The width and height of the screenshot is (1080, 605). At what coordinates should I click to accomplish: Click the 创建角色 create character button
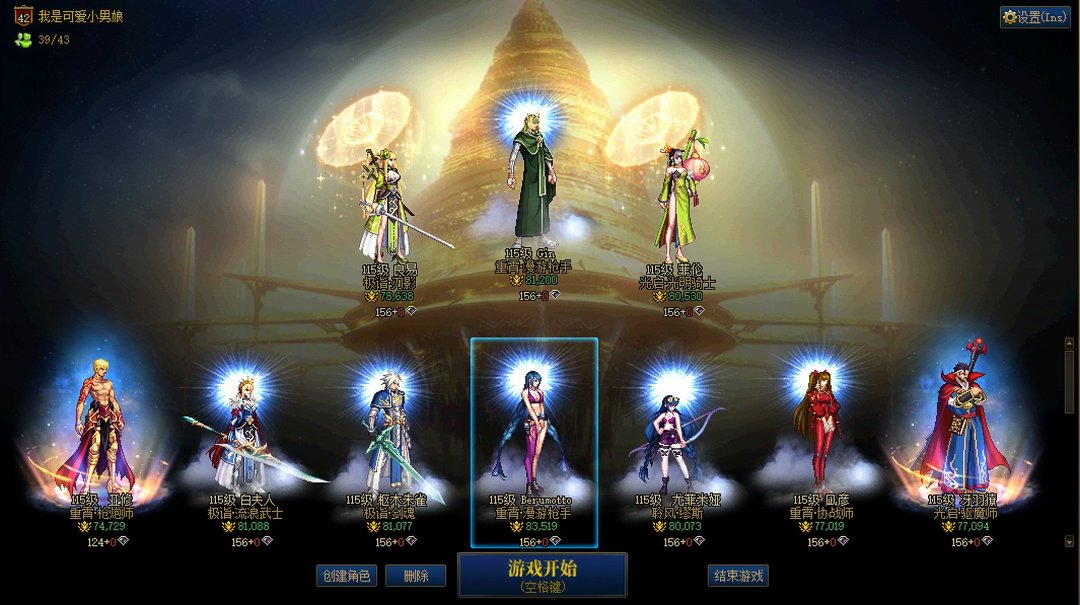tap(346, 576)
